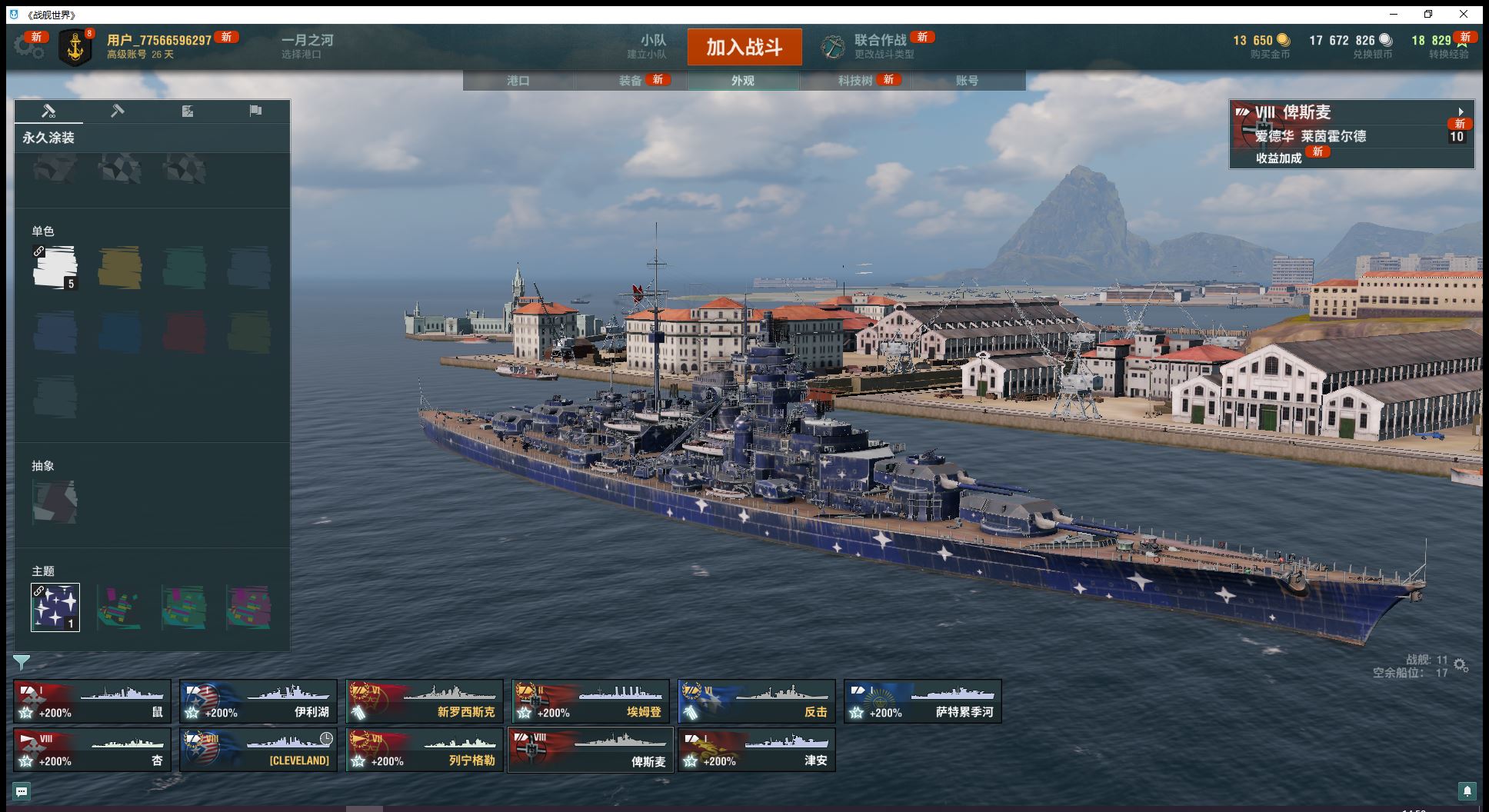The height and width of the screenshot is (812, 1489).
Task: Switch to the flags tab icon
Action: [x=255, y=111]
